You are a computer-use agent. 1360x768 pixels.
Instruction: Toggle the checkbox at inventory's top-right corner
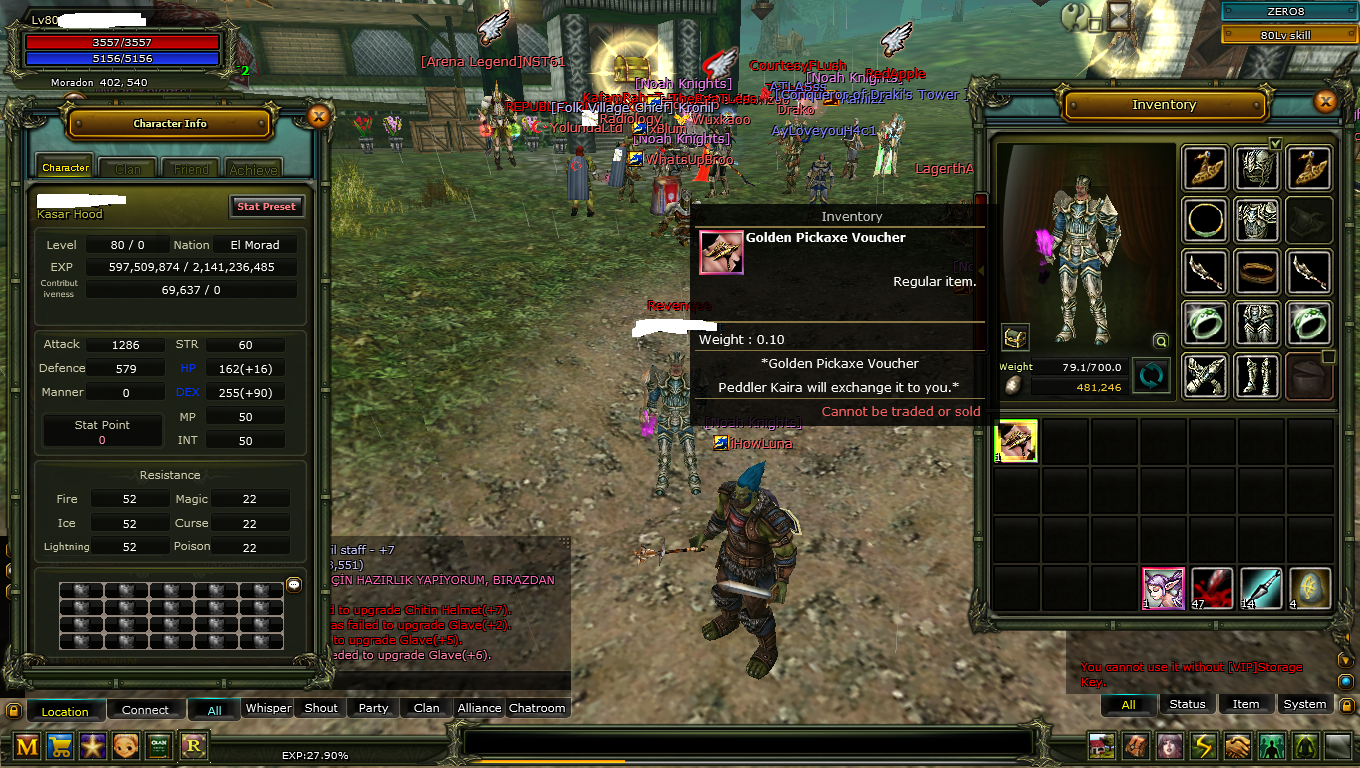coord(1276,143)
